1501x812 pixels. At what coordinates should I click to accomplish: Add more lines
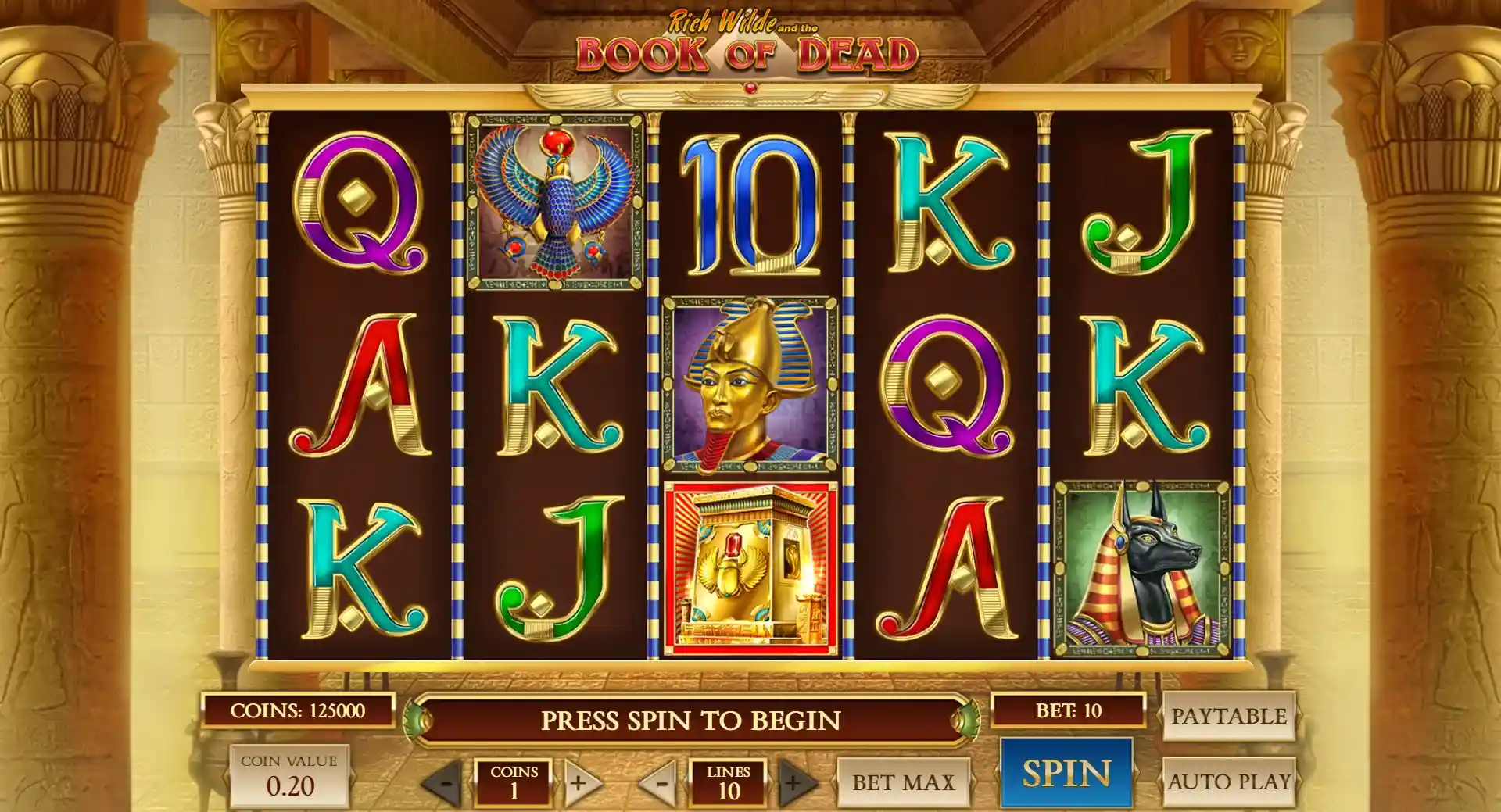(794, 782)
